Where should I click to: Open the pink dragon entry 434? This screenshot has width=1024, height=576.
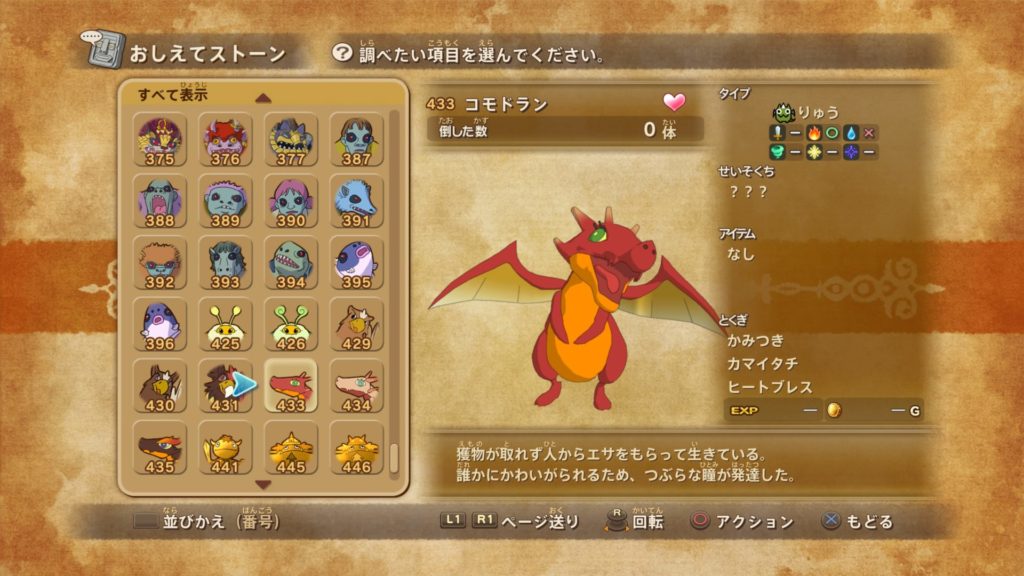356,387
